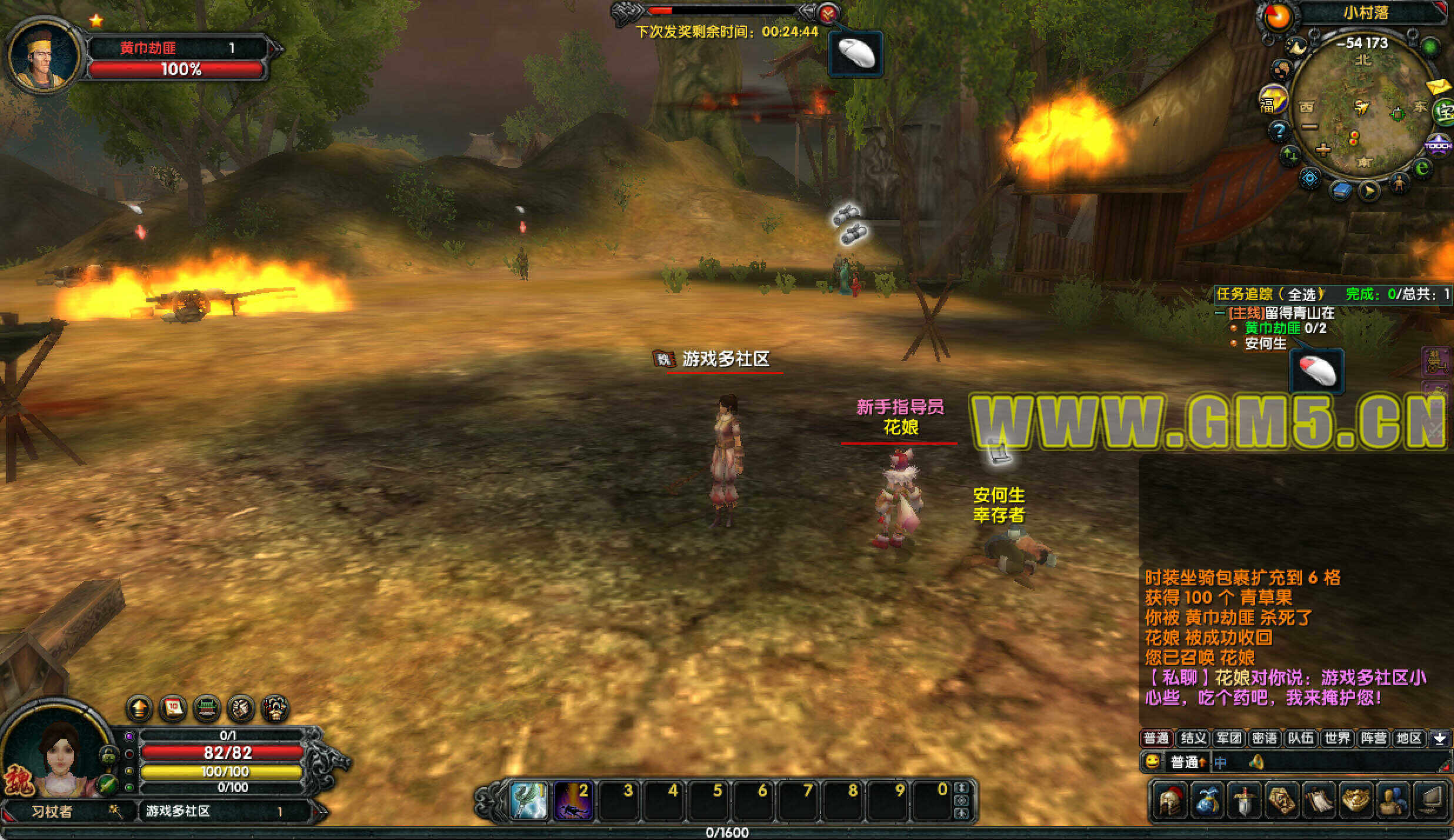Activate the lightning staff skill in slot 1
Image resolution: width=1454 pixels, height=840 pixels.
pos(528,800)
